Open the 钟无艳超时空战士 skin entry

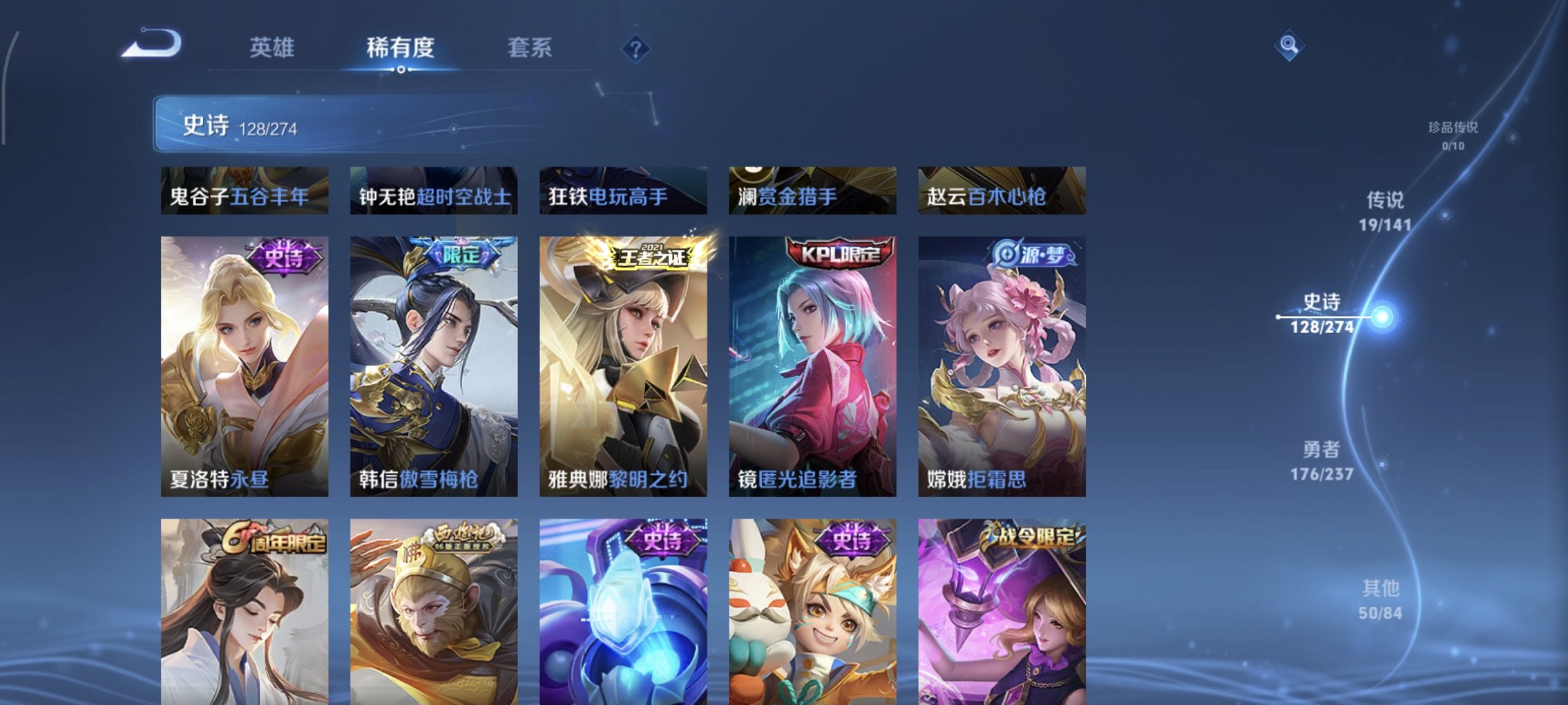434,194
